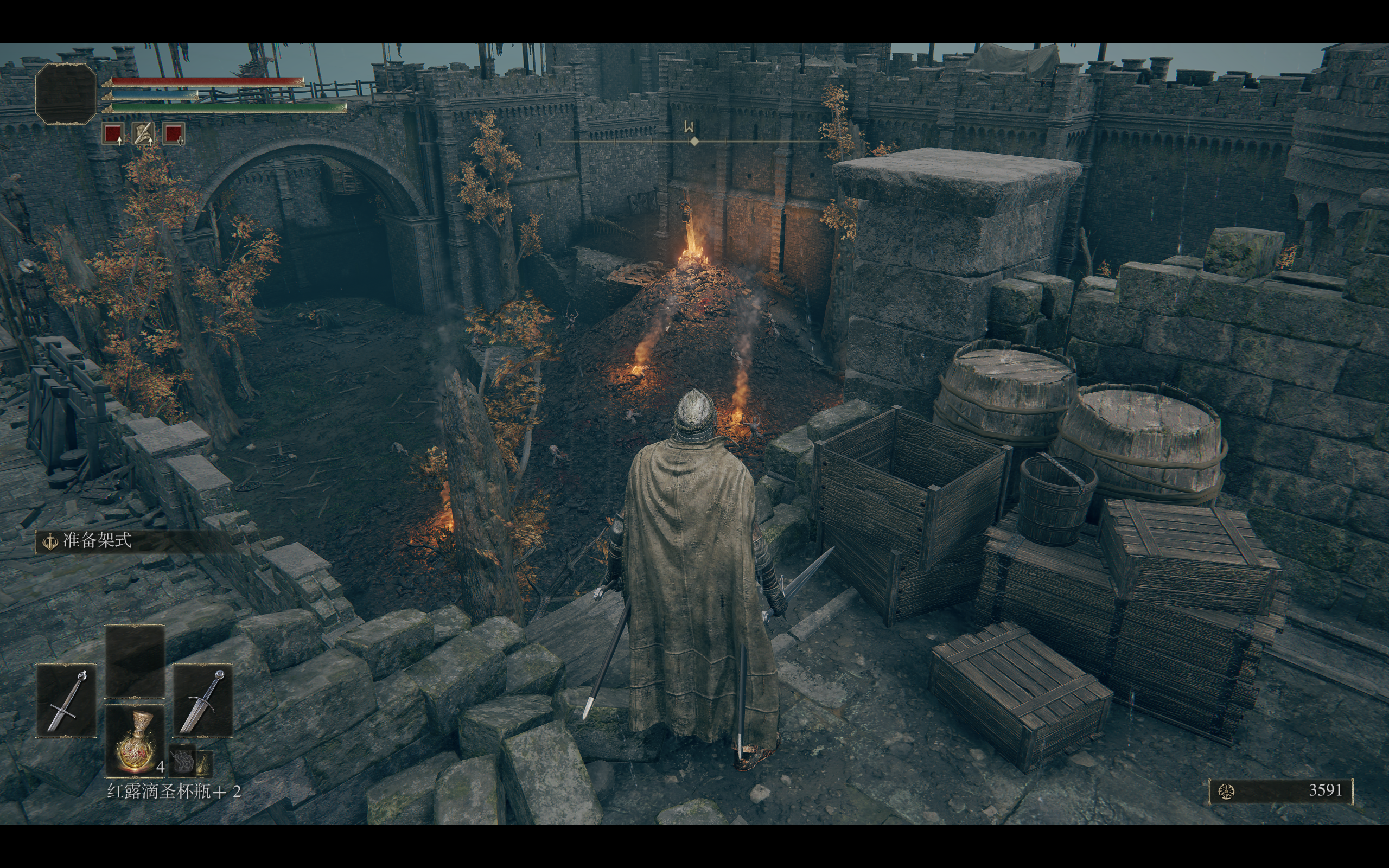Click the golden glow item in small slot
The width and height of the screenshot is (1389, 868).
pos(205,762)
